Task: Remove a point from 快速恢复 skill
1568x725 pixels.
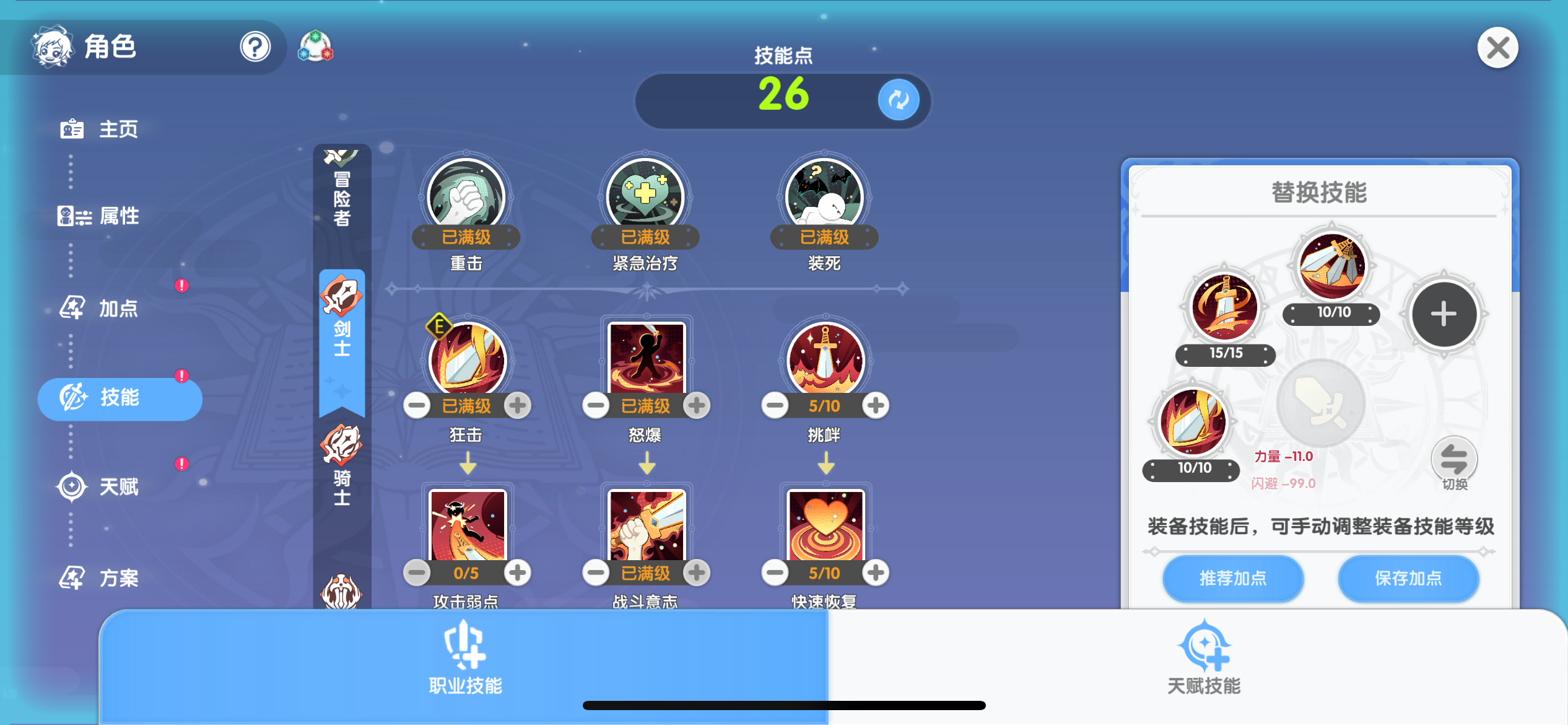Action: pyautogui.click(x=775, y=573)
